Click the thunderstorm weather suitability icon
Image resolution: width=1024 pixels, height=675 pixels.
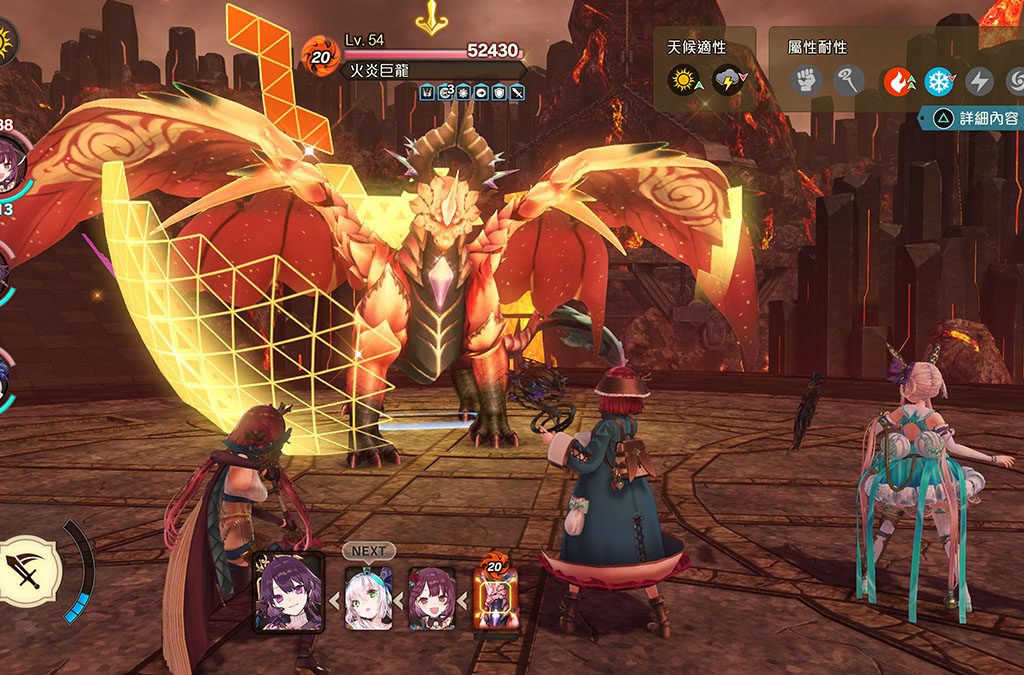(727, 79)
